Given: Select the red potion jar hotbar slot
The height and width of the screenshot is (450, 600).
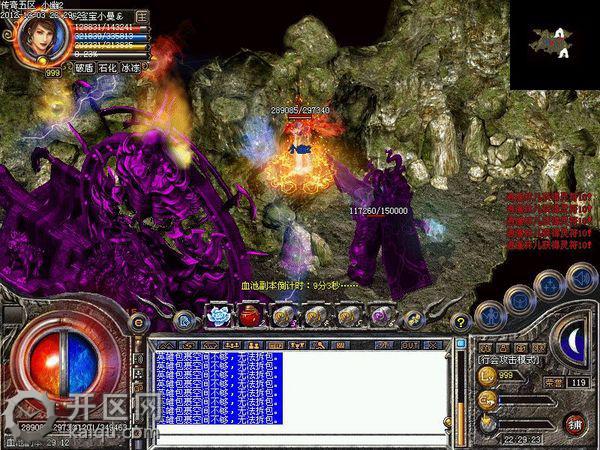Looking at the screenshot, I should [249, 317].
